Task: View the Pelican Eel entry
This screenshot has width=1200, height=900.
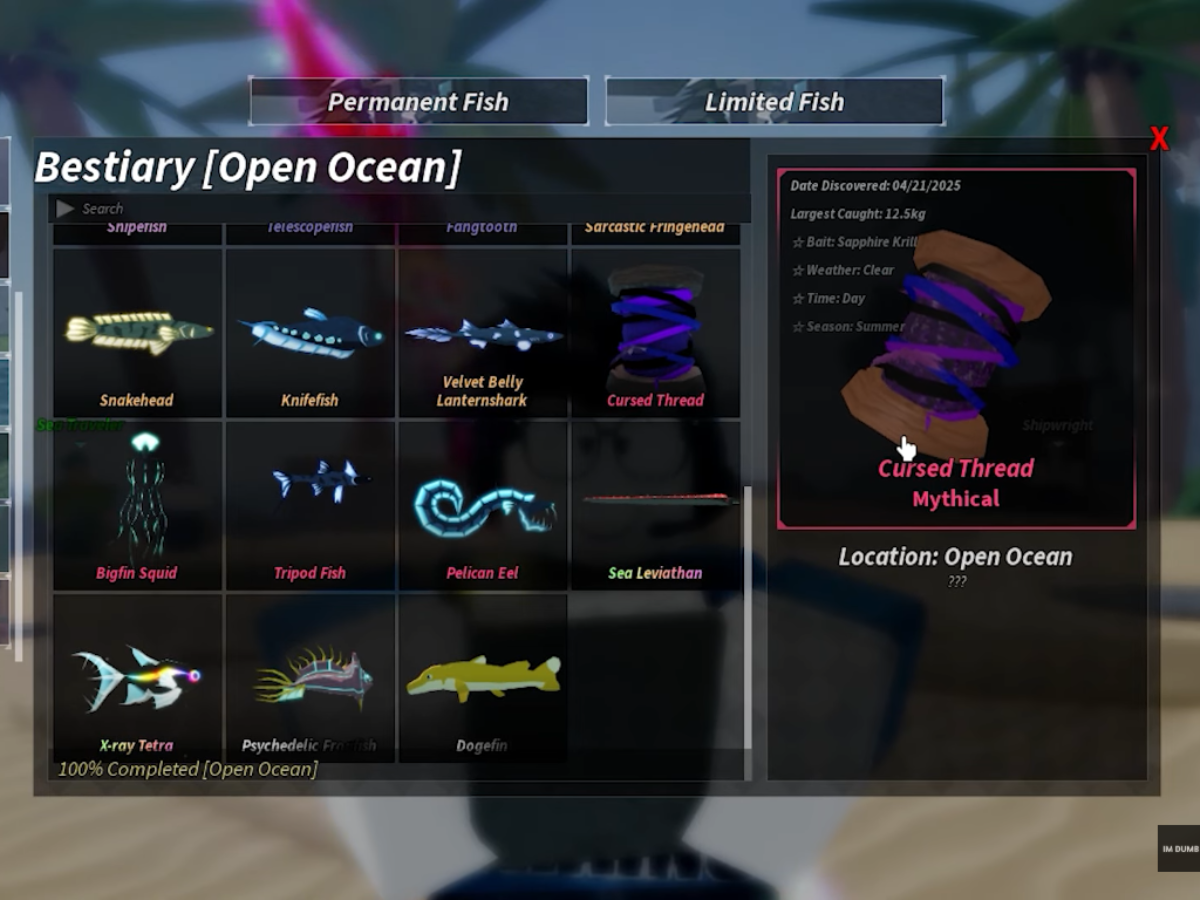Action: point(483,505)
